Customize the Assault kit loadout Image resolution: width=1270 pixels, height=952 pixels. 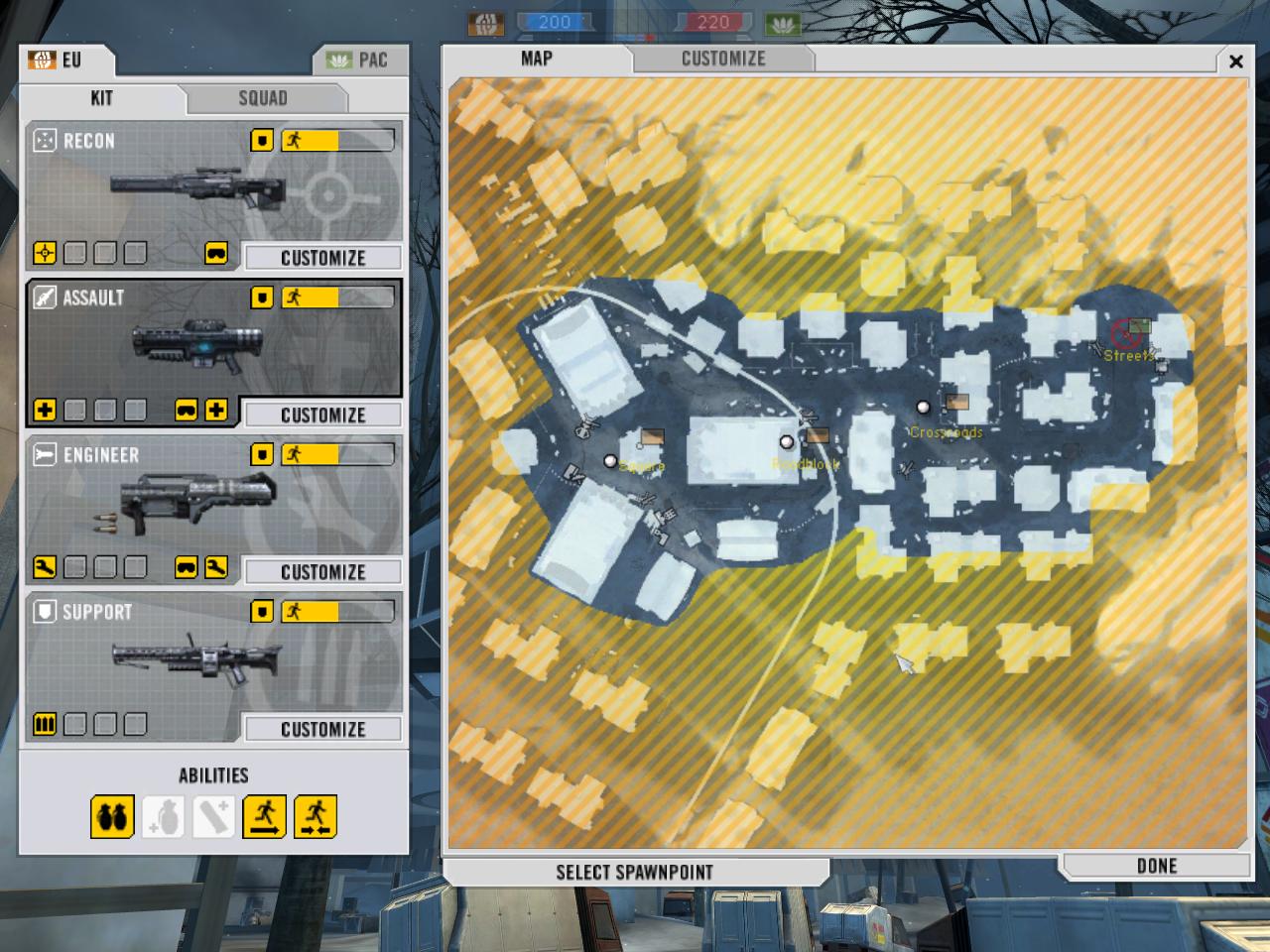click(x=323, y=415)
